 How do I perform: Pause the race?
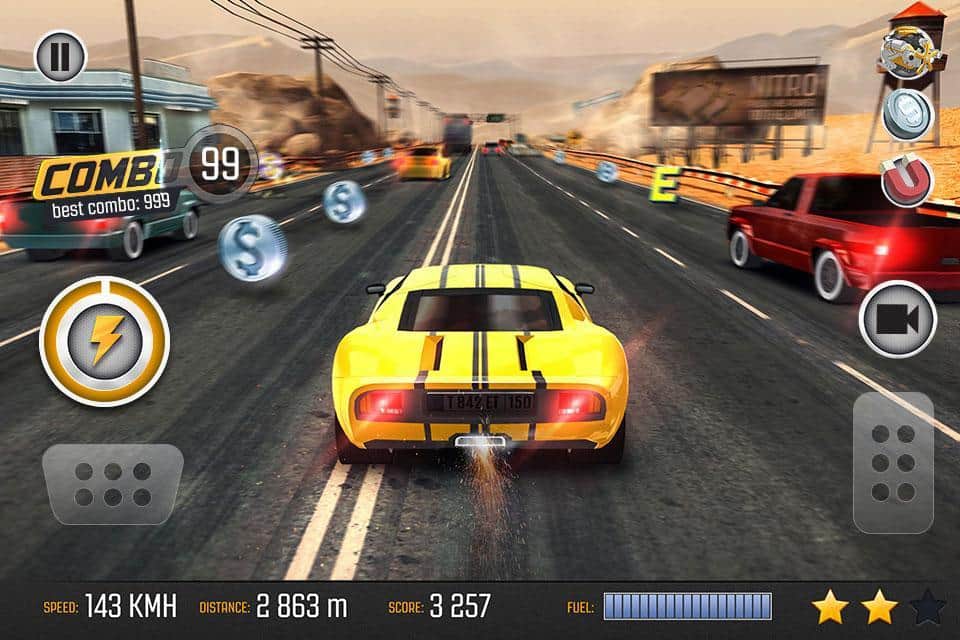pos(61,56)
